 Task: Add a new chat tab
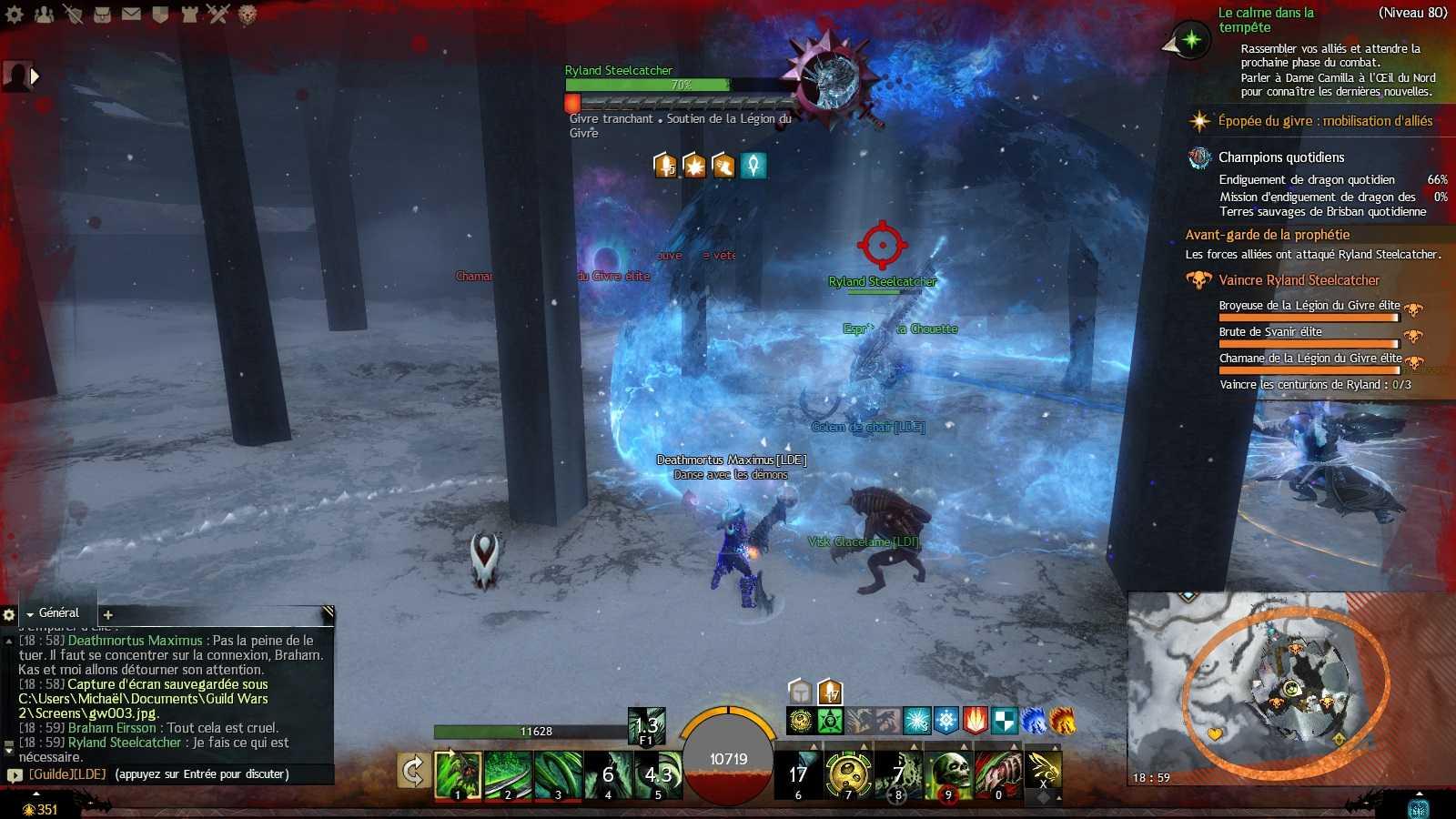coord(107,615)
